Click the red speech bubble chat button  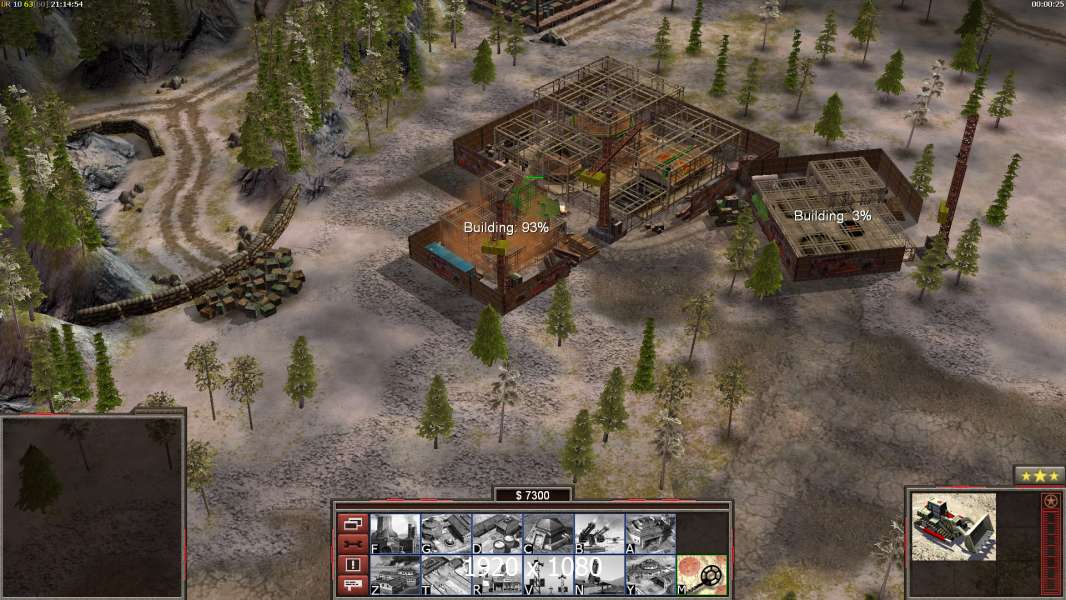coord(353,586)
